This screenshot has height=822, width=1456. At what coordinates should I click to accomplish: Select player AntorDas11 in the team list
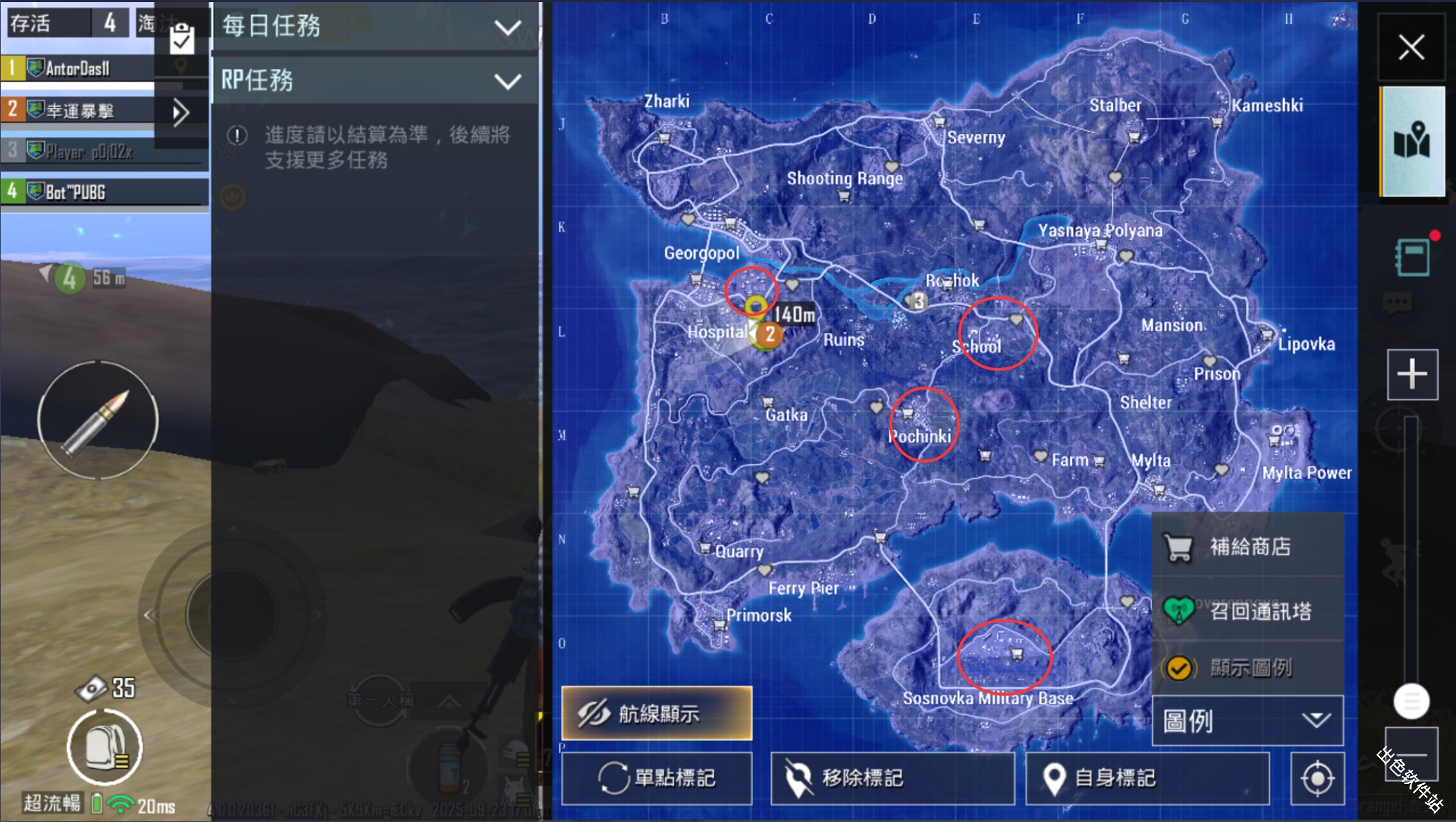(79, 68)
